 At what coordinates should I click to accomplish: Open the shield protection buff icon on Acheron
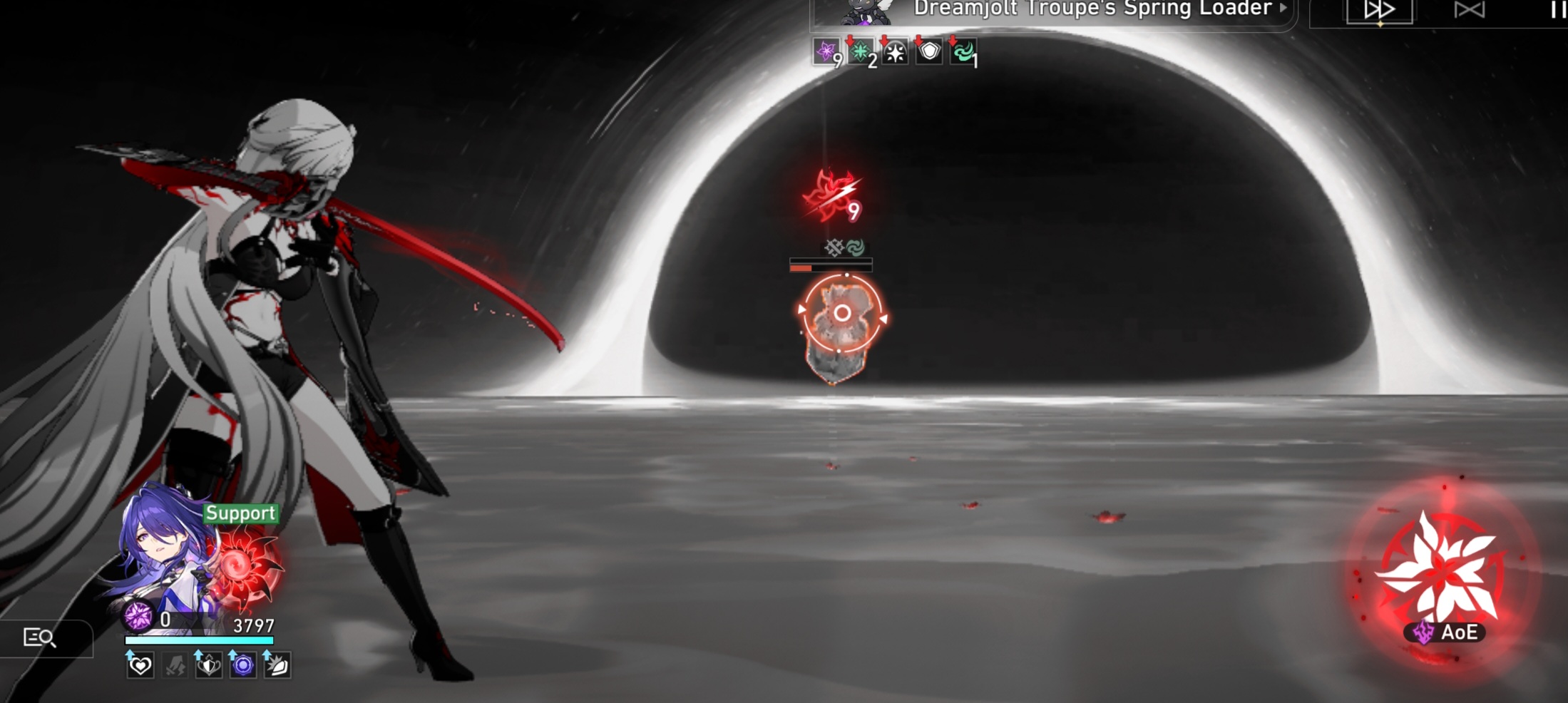(x=207, y=667)
